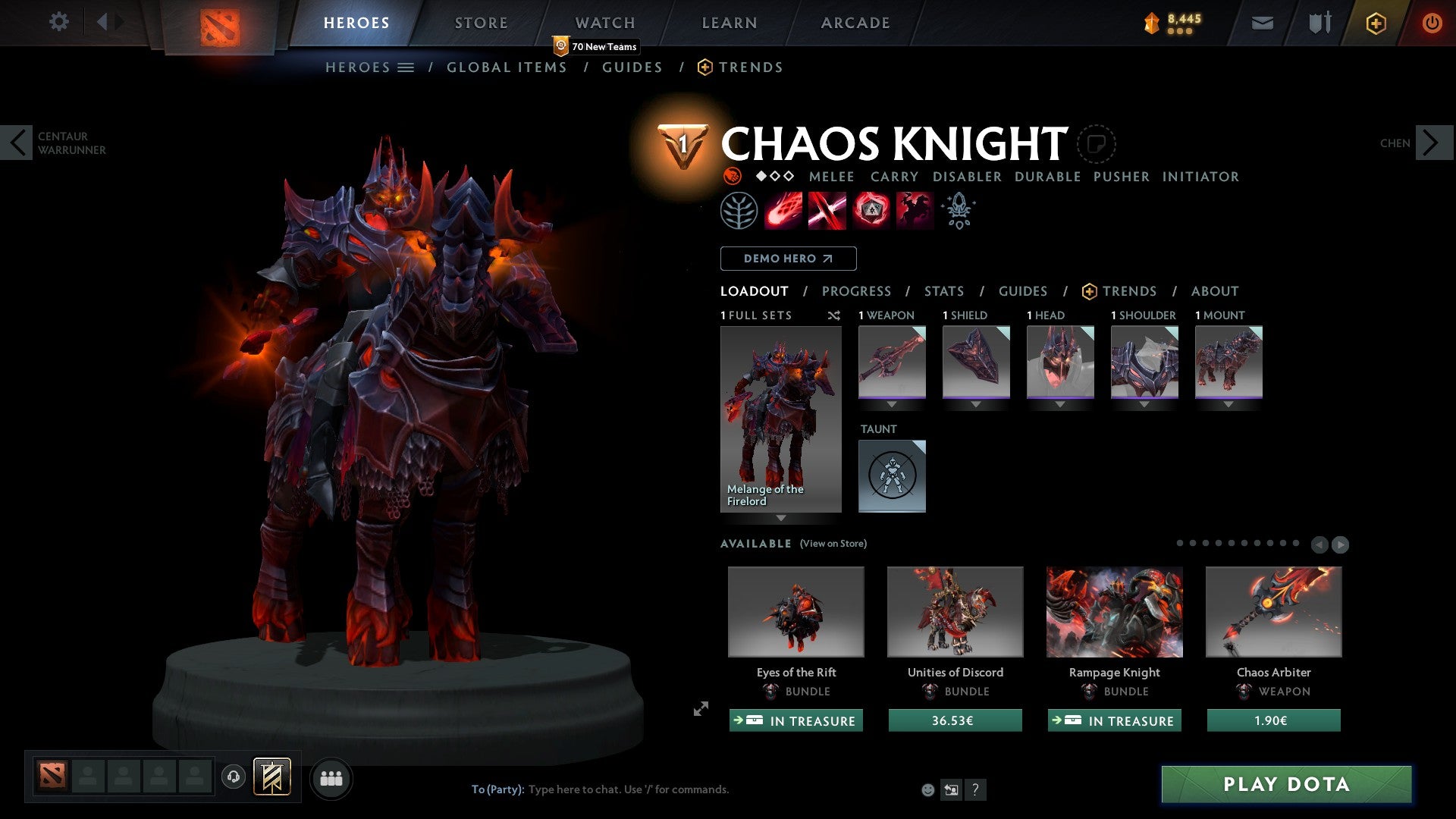Screen dimensions: 1456x819
Task: Open the friends list icon near chat bar
Action: (331, 777)
